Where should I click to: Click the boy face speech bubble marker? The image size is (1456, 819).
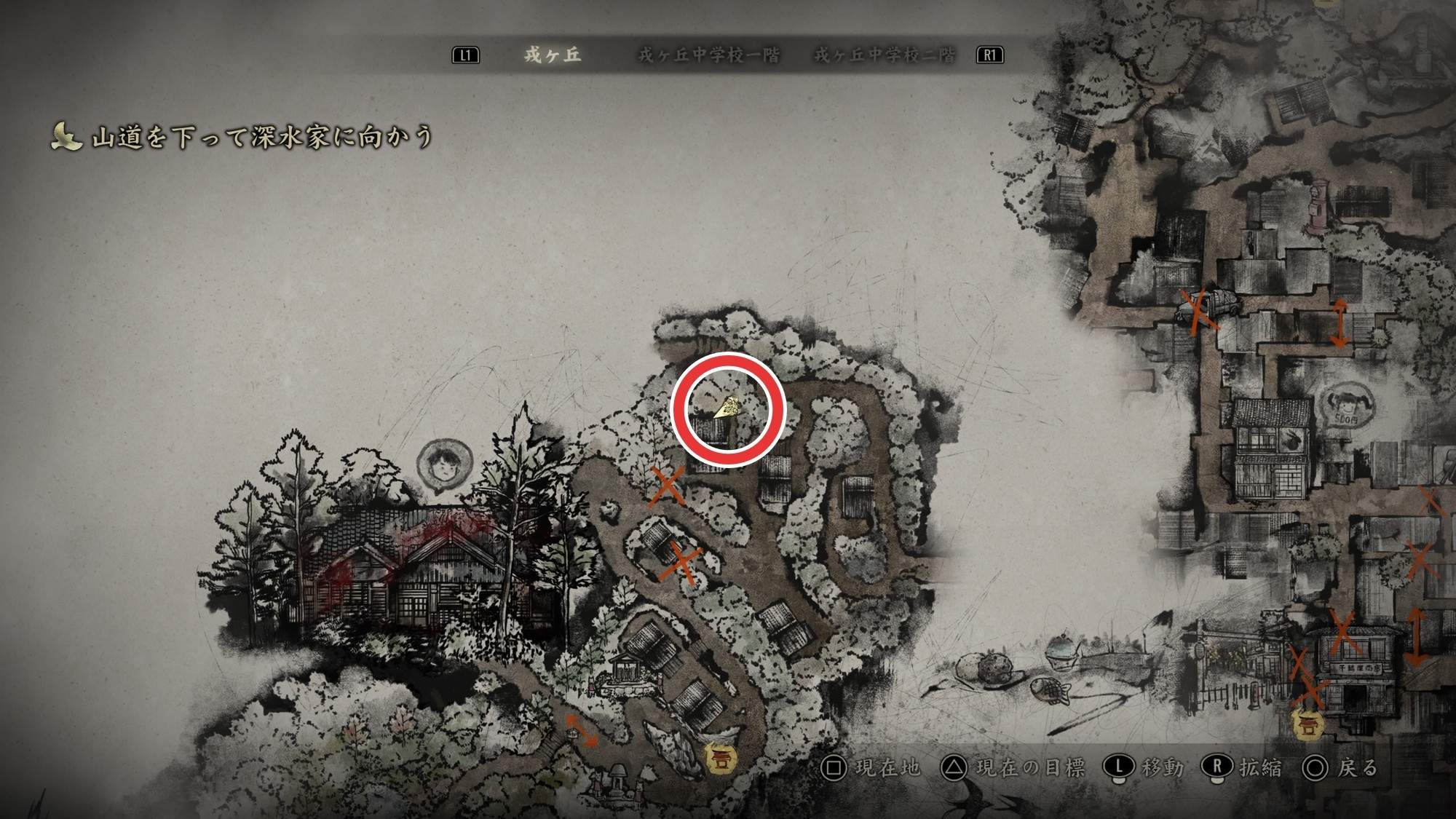point(444,463)
